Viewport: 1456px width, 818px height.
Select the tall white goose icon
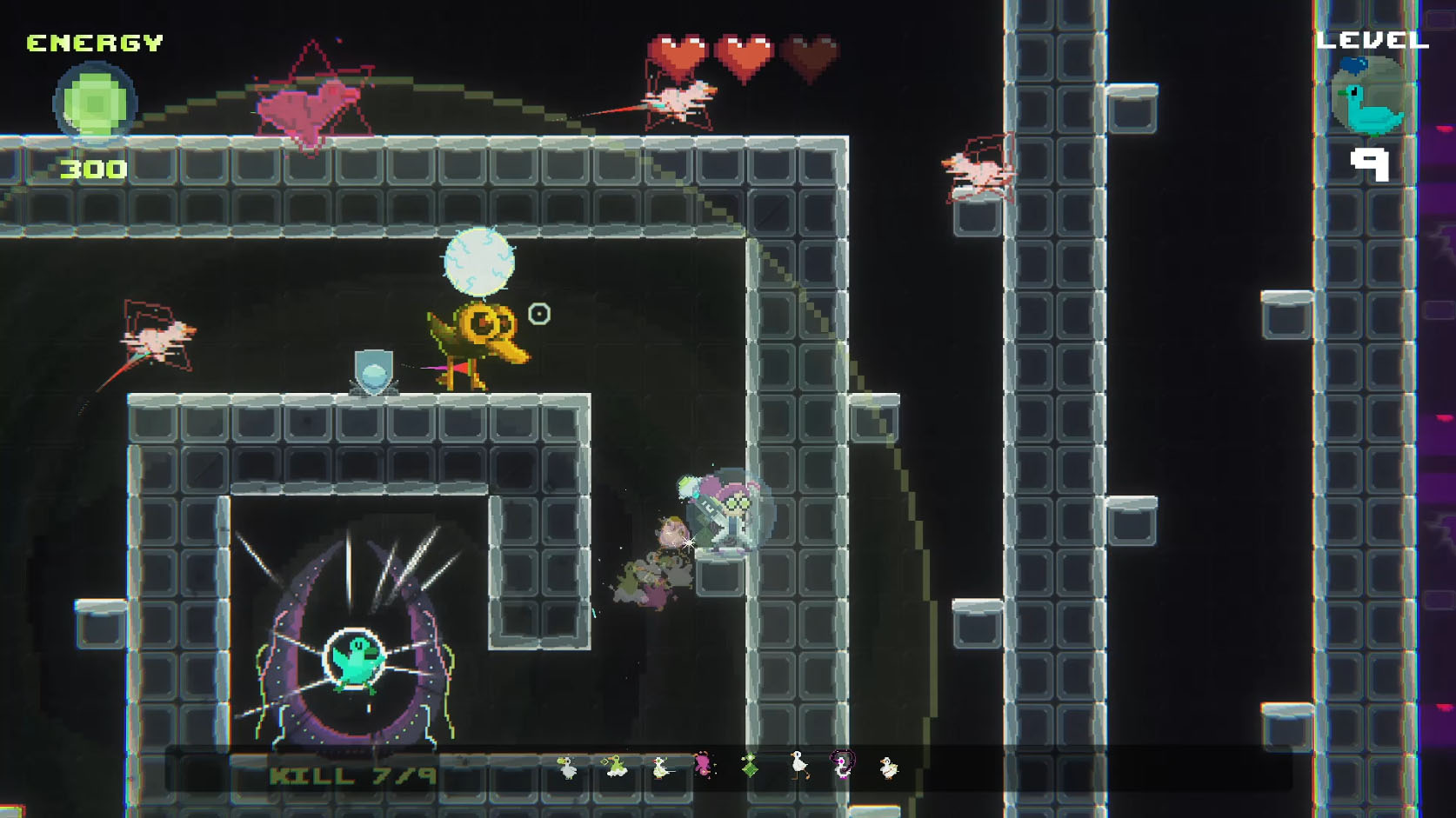click(x=798, y=765)
